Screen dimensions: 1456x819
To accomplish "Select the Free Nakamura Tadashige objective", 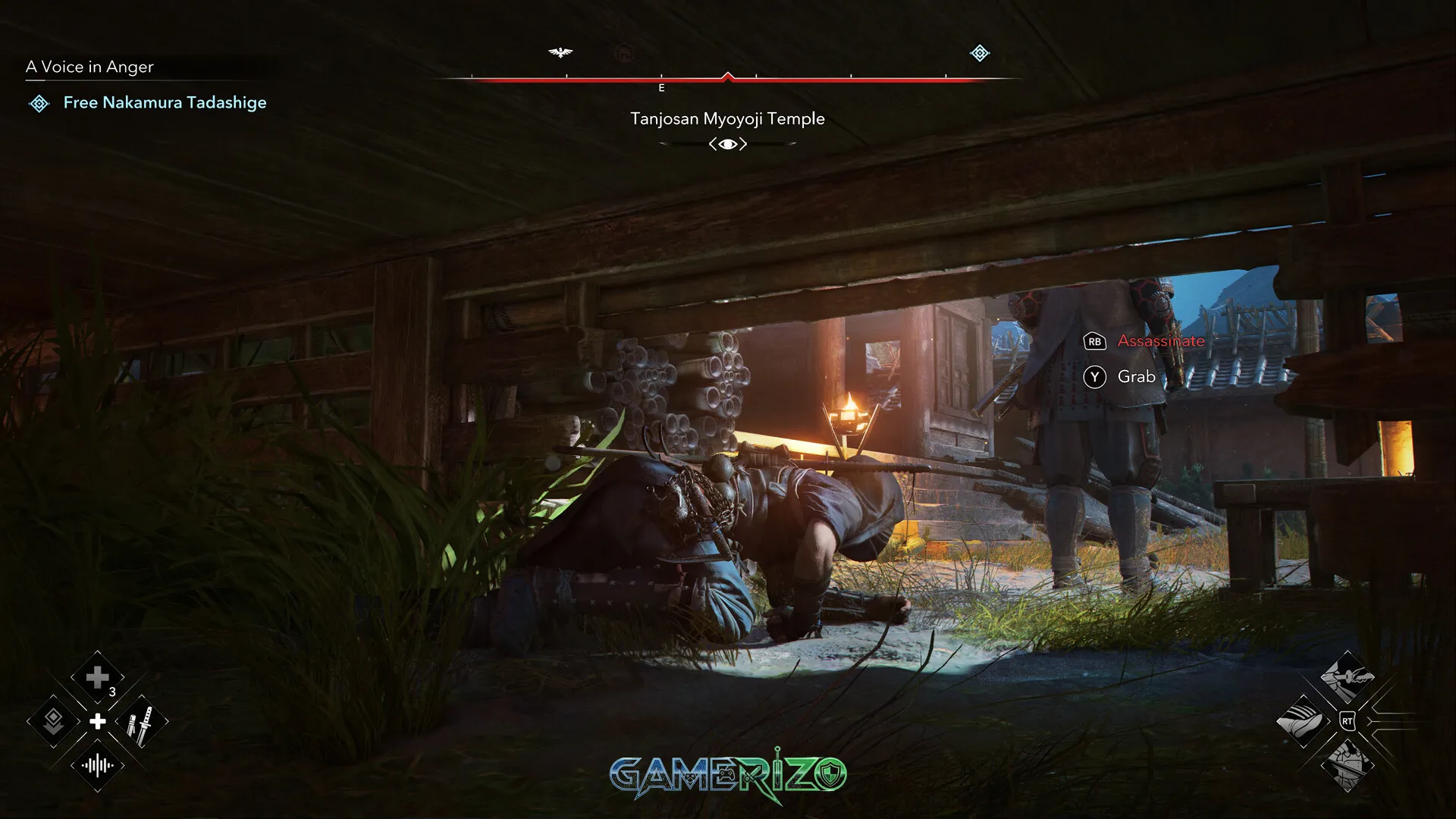I will [x=164, y=102].
